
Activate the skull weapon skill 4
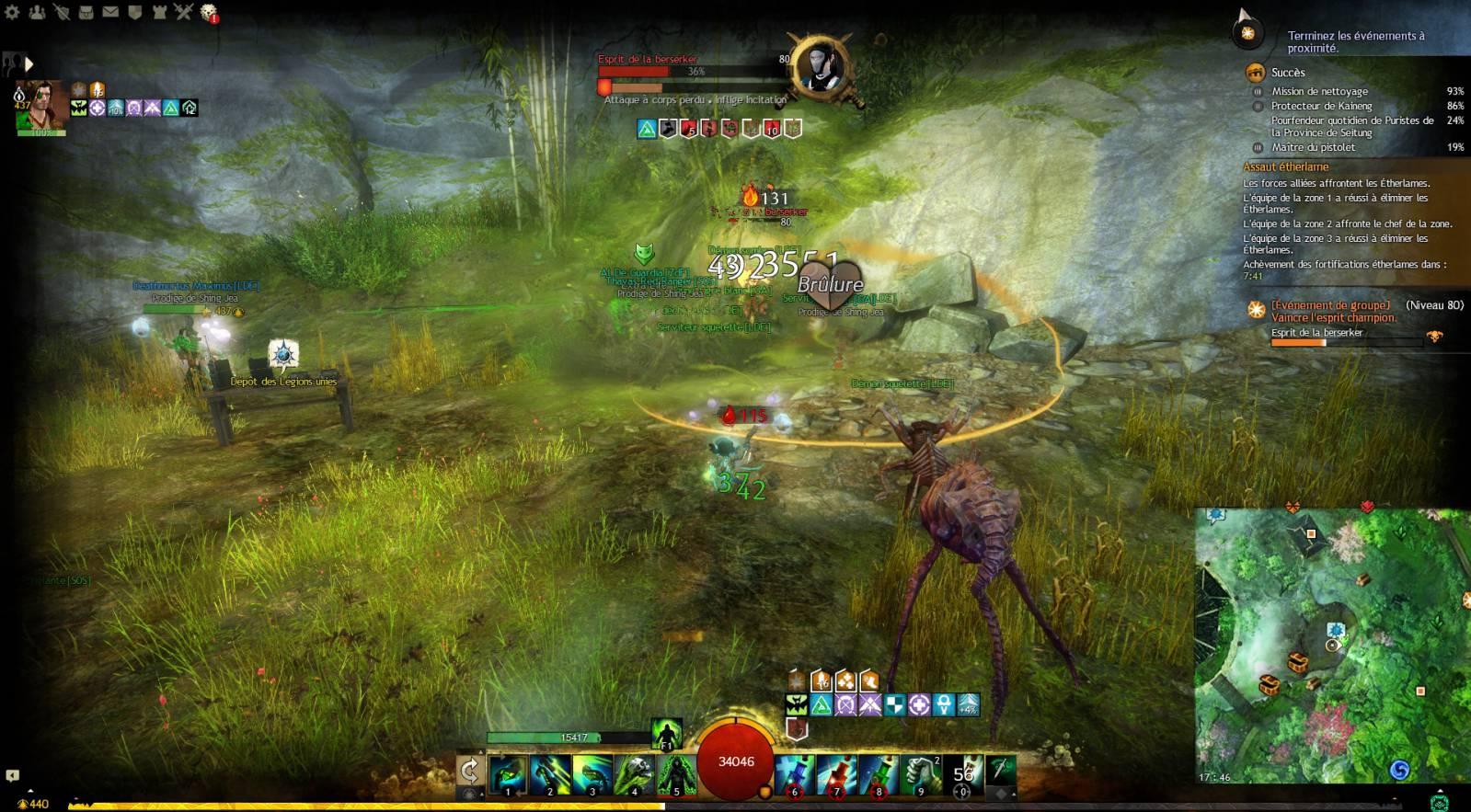click(634, 773)
